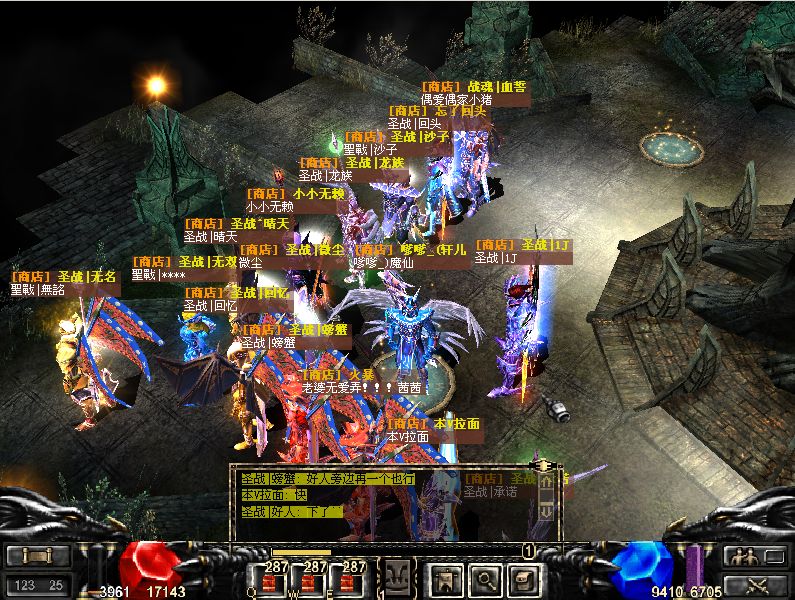This screenshot has height=600, width=795.
Task: Click the magnifying glass button
Action: pyautogui.click(x=485, y=578)
